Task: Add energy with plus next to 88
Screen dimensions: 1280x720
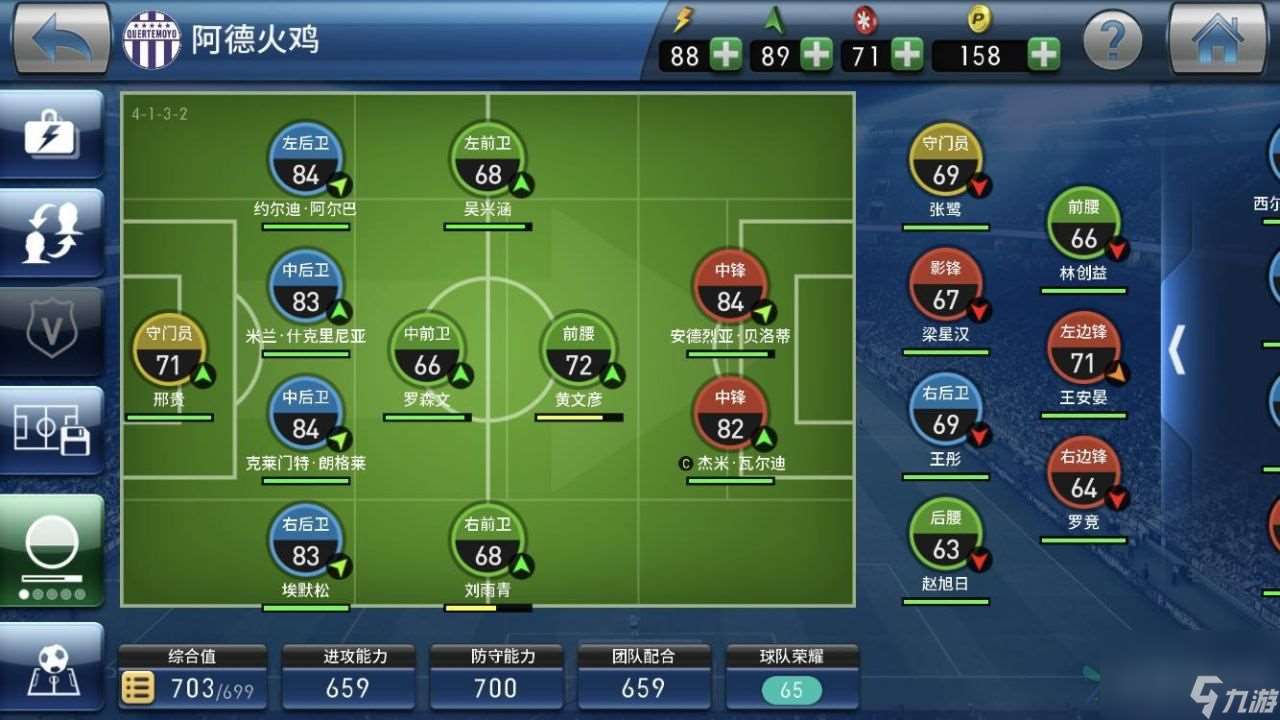Action: click(726, 56)
